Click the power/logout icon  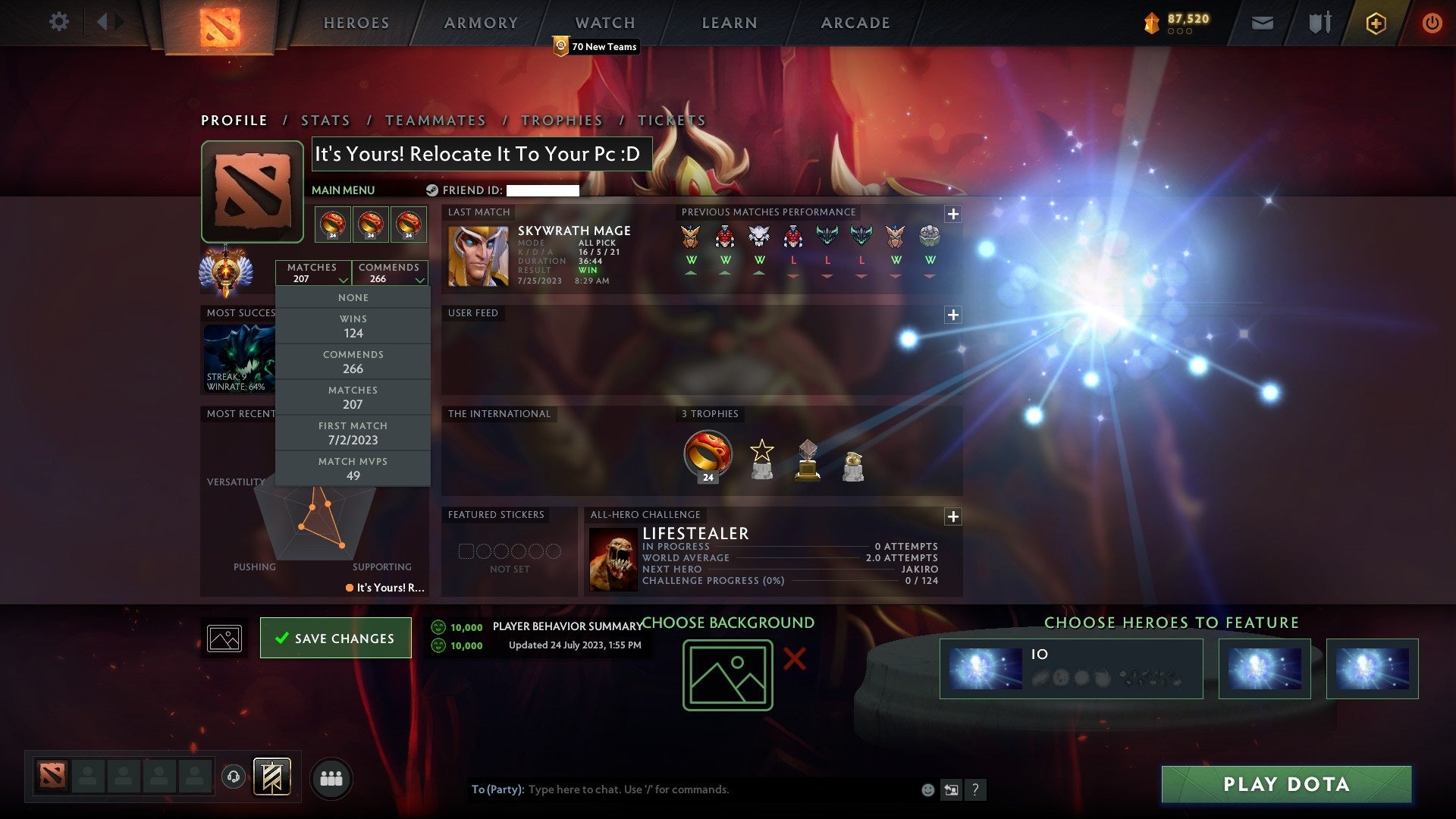pos(1432,22)
